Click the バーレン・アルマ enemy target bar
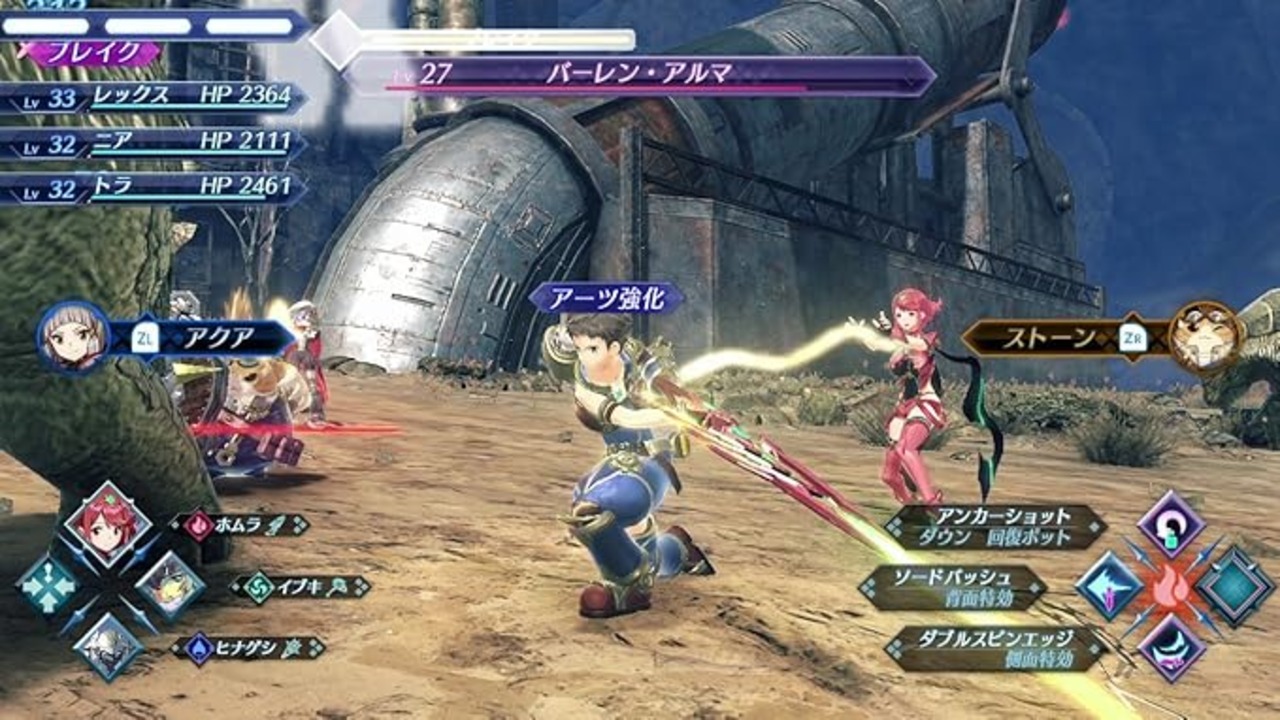Image resolution: width=1280 pixels, height=720 pixels. (x=640, y=74)
